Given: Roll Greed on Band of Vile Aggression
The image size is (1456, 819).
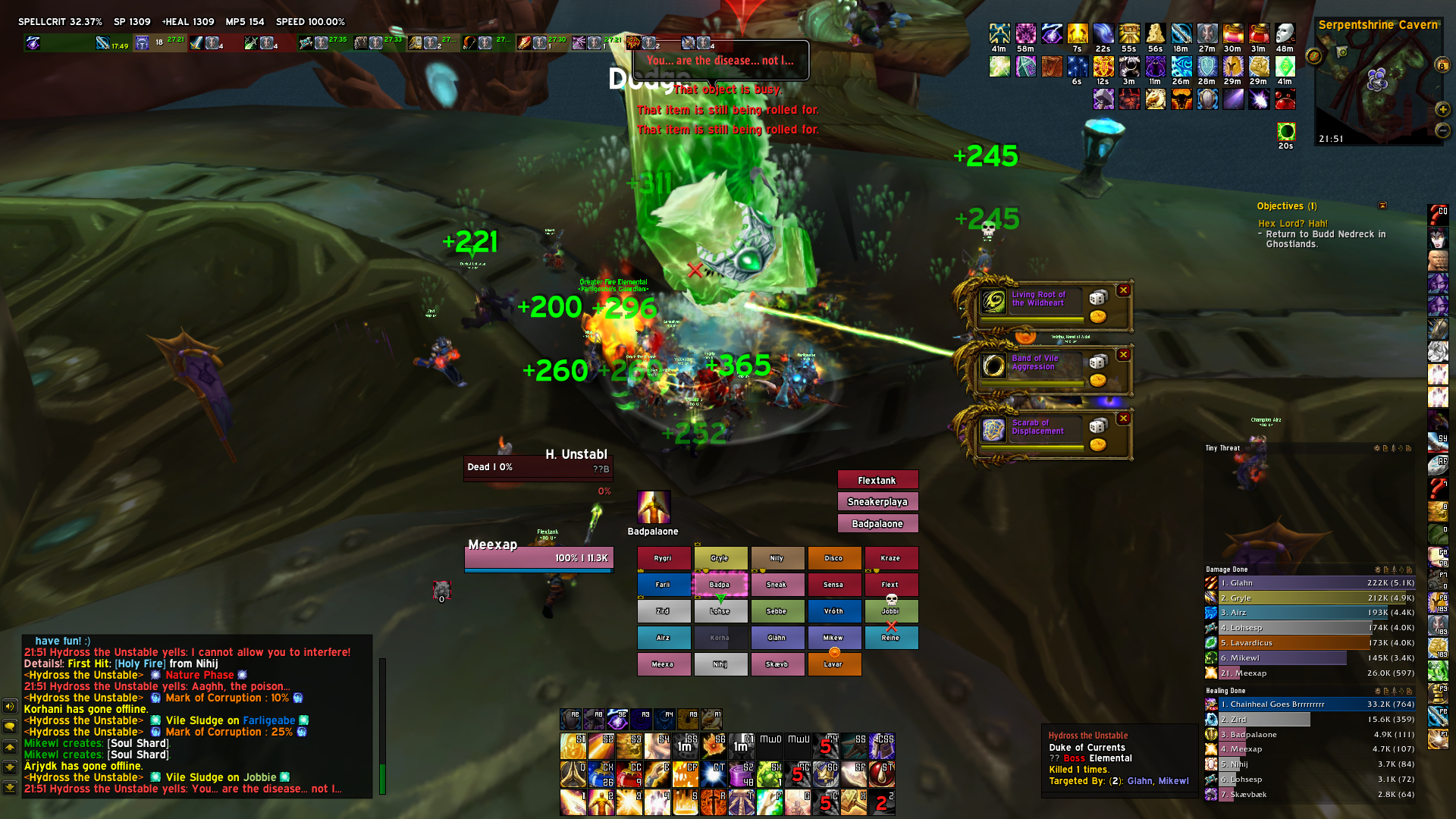Looking at the screenshot, I should [x=1097, y=381].
